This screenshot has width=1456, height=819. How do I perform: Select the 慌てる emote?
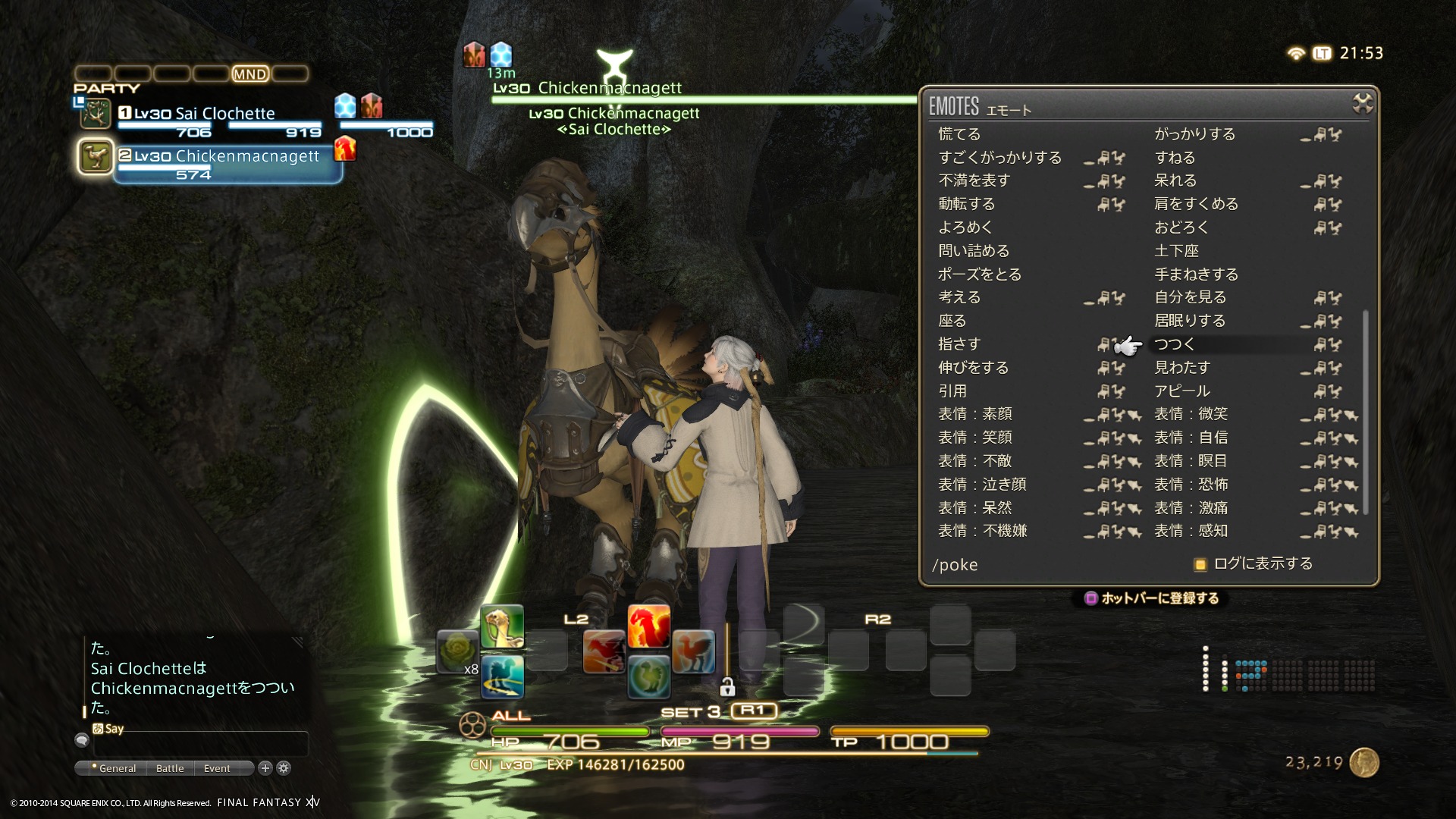[x=959, y=134]
